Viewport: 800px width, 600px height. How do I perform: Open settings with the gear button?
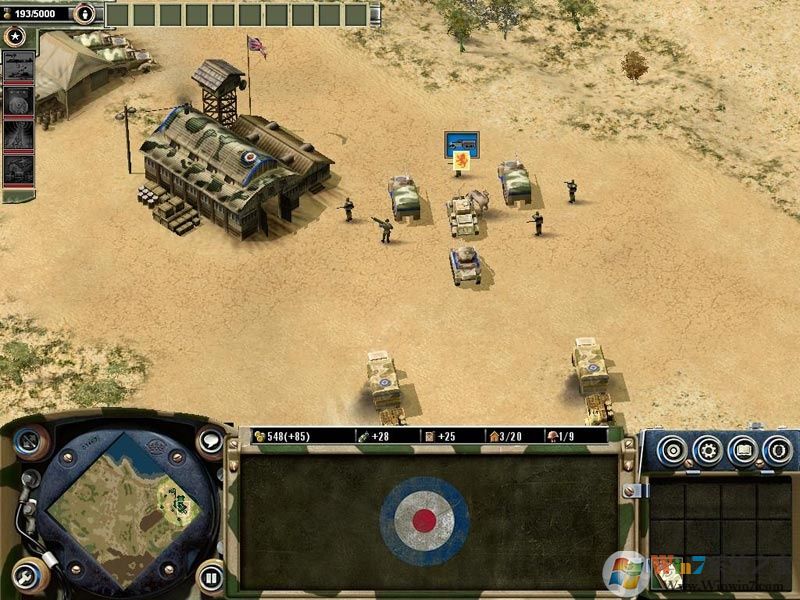[x=708, y=450]
